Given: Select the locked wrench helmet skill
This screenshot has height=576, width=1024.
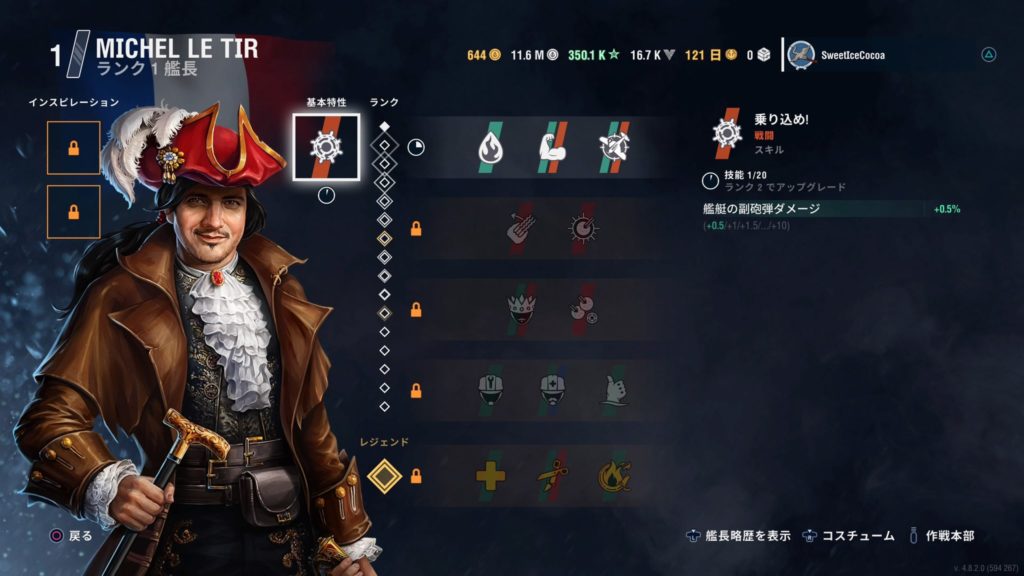Looking at the screenshot, I should point(491,389).
